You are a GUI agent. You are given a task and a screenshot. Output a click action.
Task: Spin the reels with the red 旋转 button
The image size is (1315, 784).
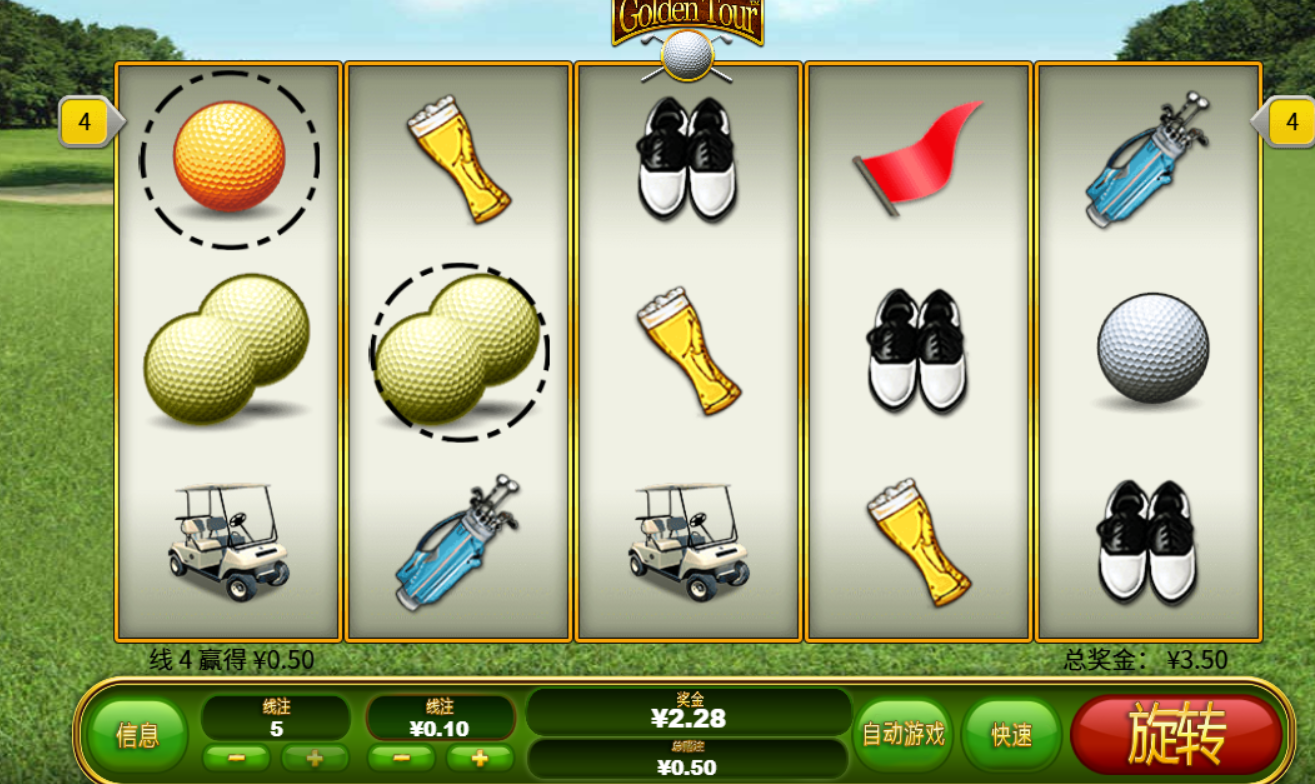click(x=1176, y=735)
